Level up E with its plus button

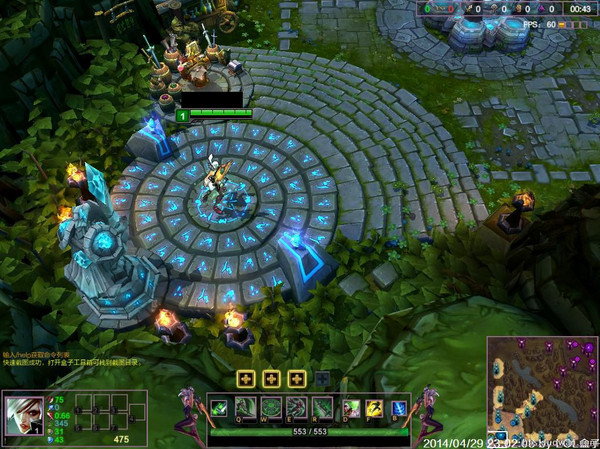296,379
